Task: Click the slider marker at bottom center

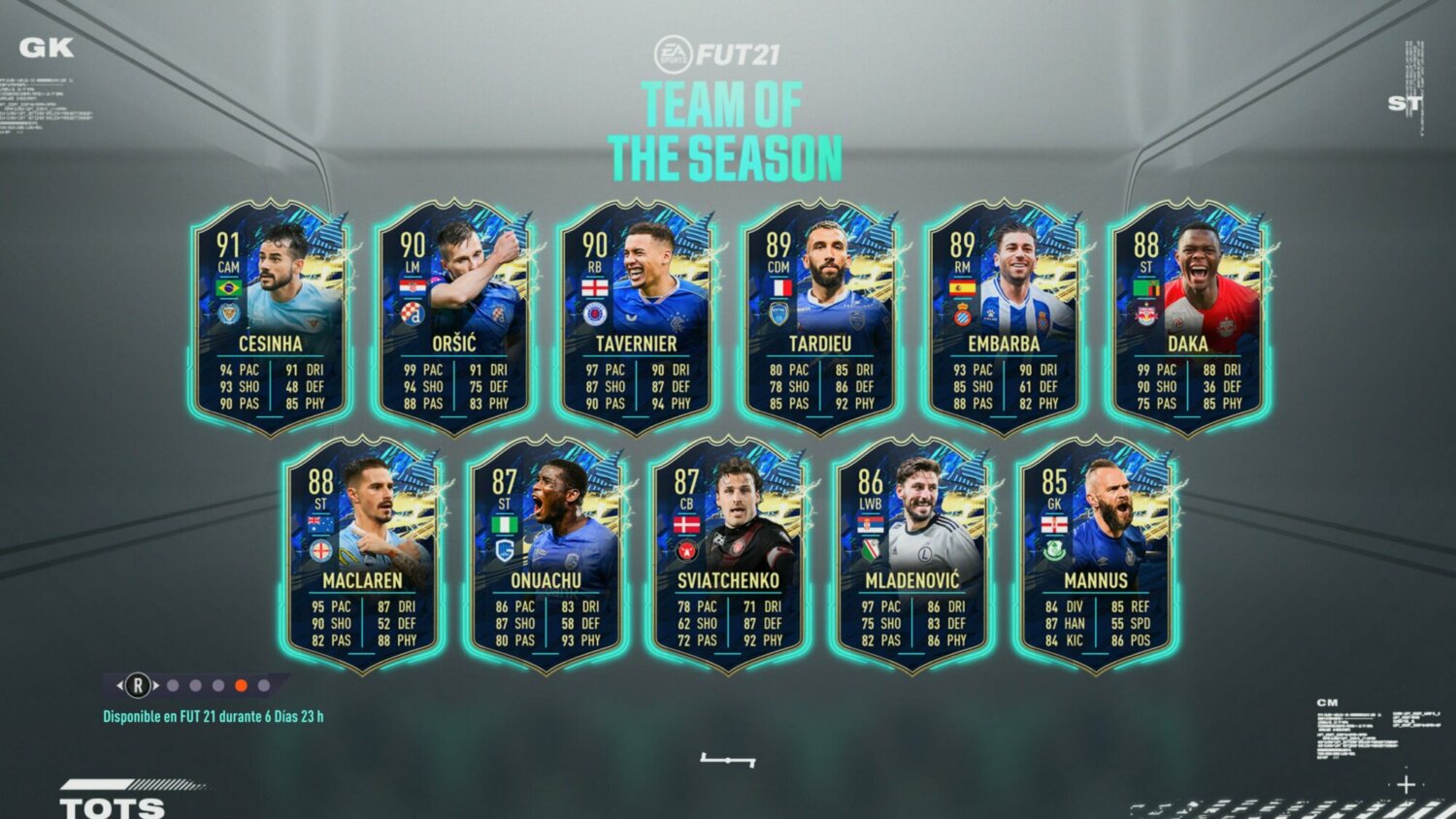Action: point(728,760)
